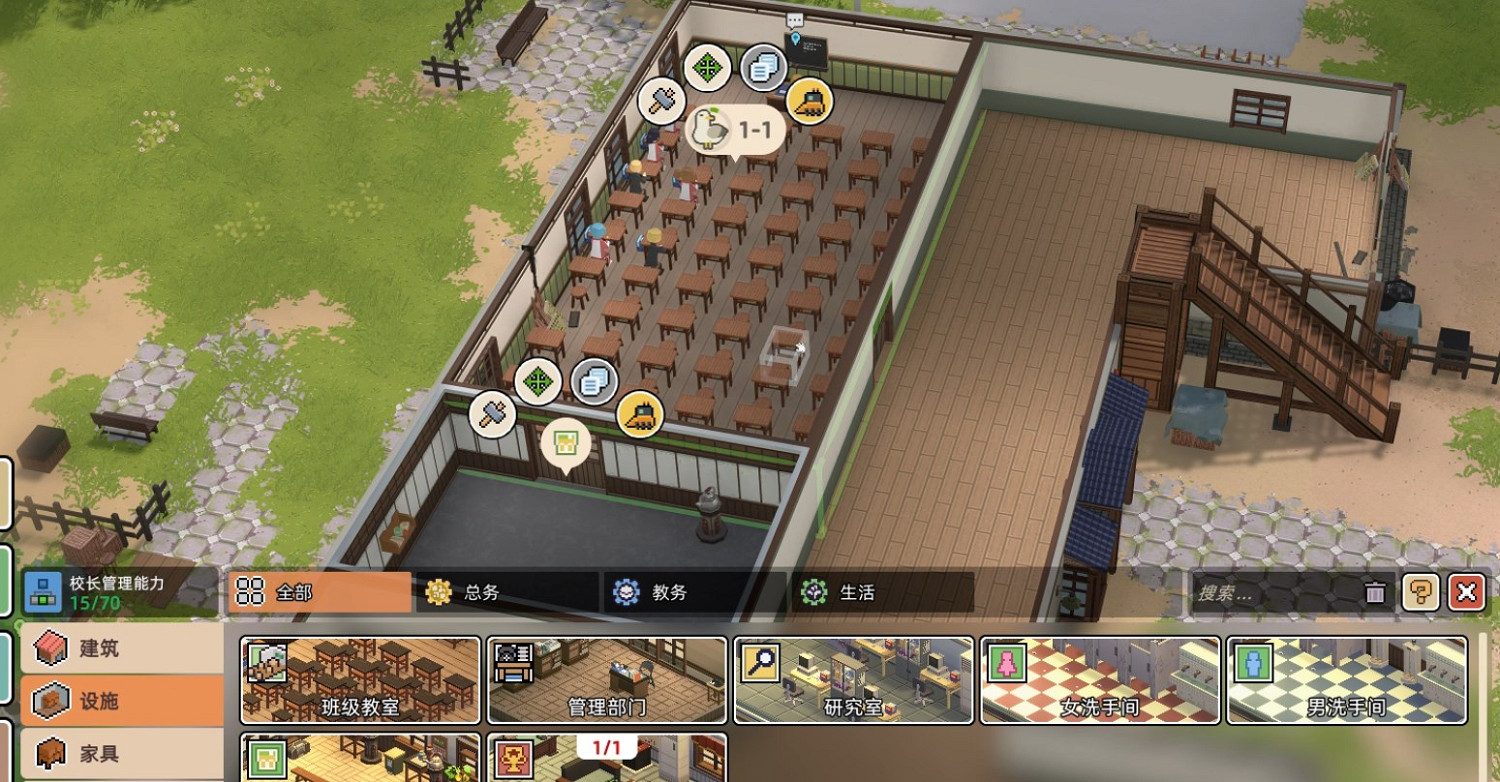Open the 建筑 build category

pos(121,648)
